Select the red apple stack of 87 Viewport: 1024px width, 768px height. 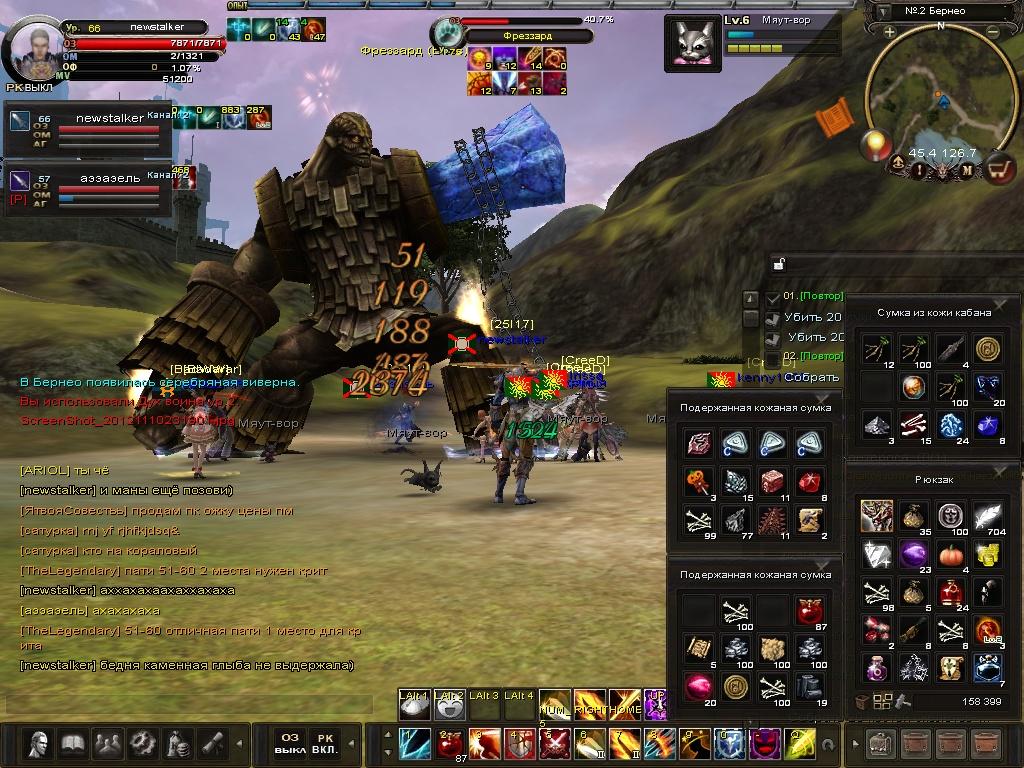pos(810,611)
